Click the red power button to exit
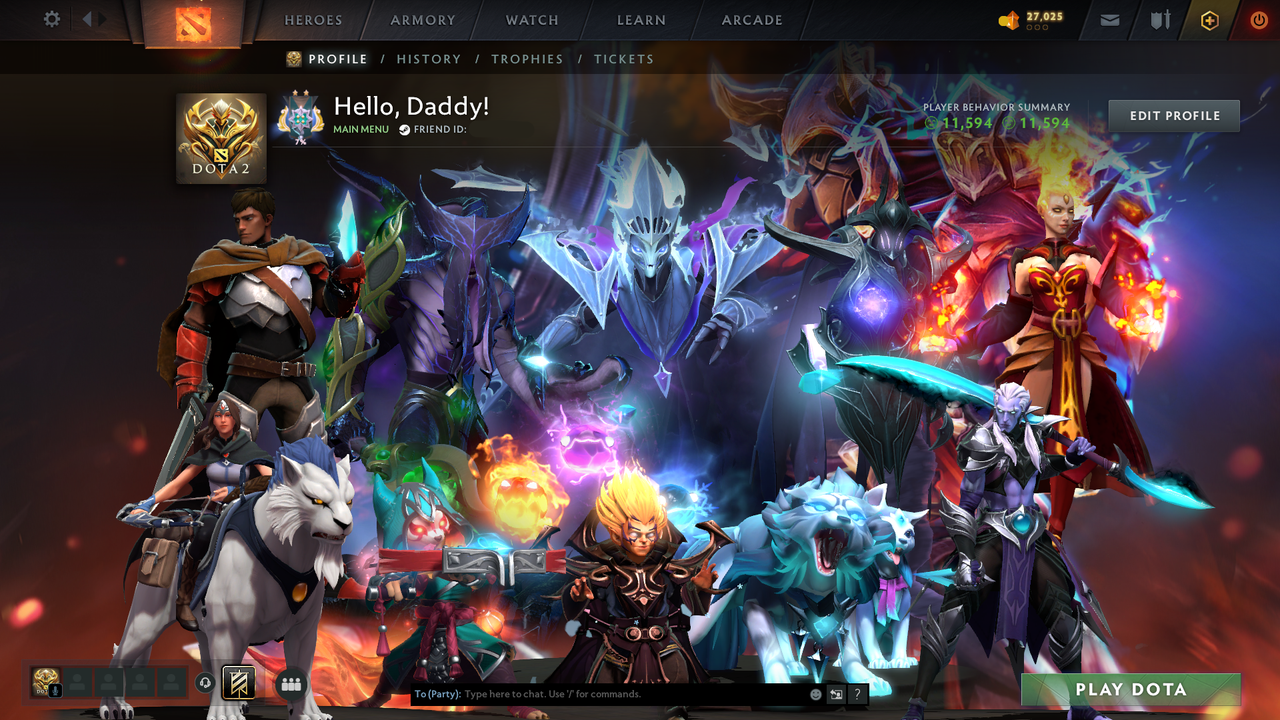This screenshot has height=720, width=1280. [x=1258, y=19]
